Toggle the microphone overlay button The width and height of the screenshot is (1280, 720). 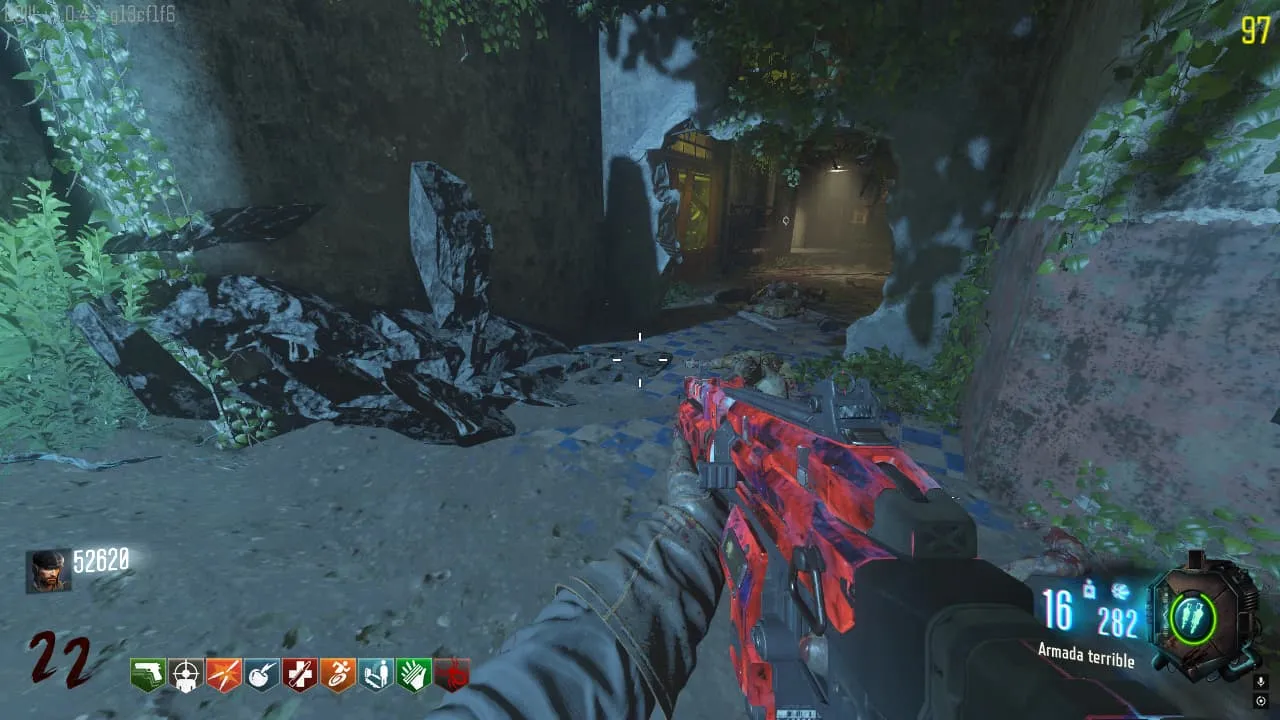point(1260,682)
